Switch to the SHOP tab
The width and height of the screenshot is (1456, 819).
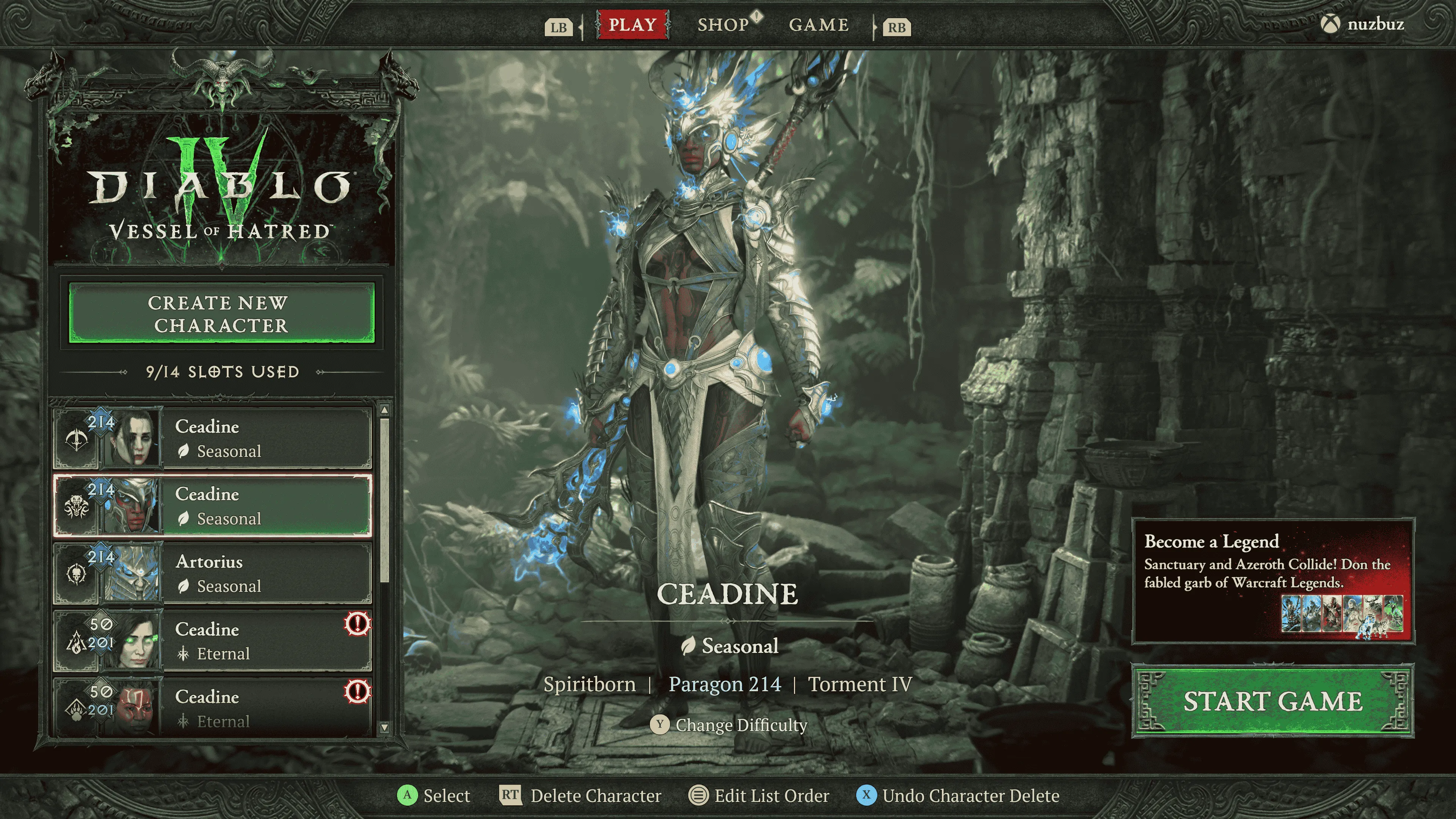click(723, 25)
